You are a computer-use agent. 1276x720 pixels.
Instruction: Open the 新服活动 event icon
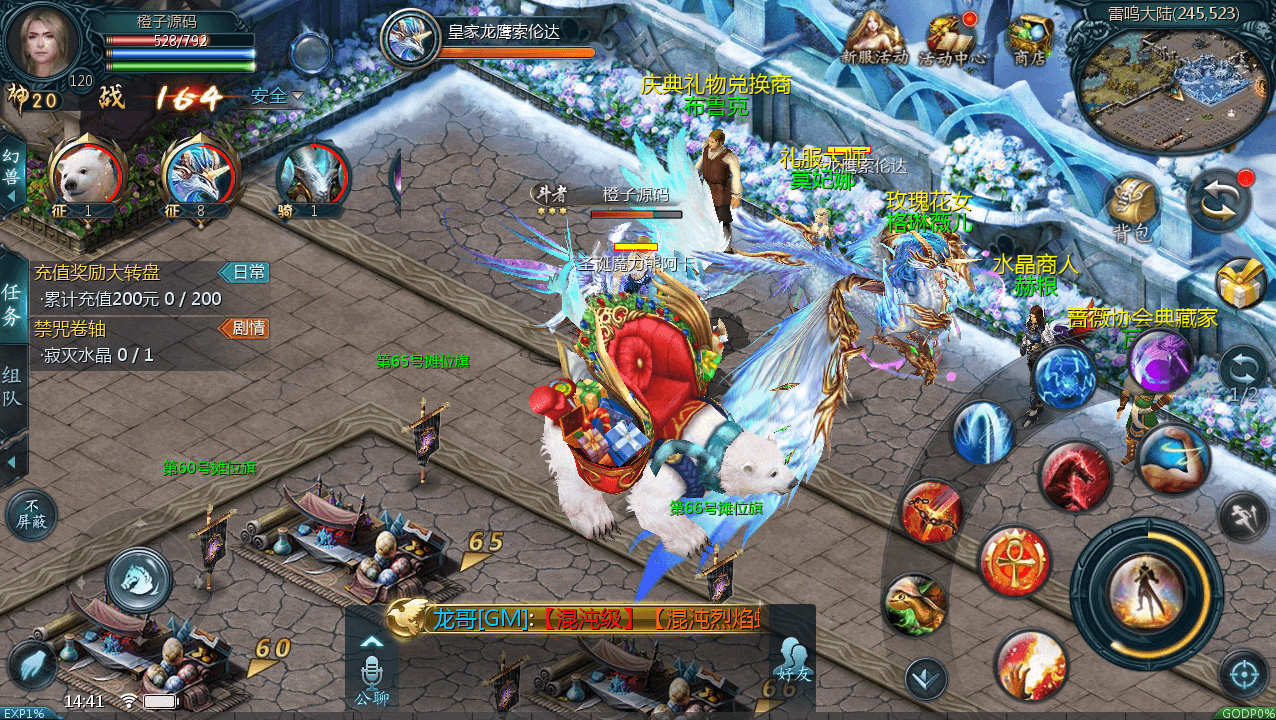pyautogui.click(x=874, y=38)
